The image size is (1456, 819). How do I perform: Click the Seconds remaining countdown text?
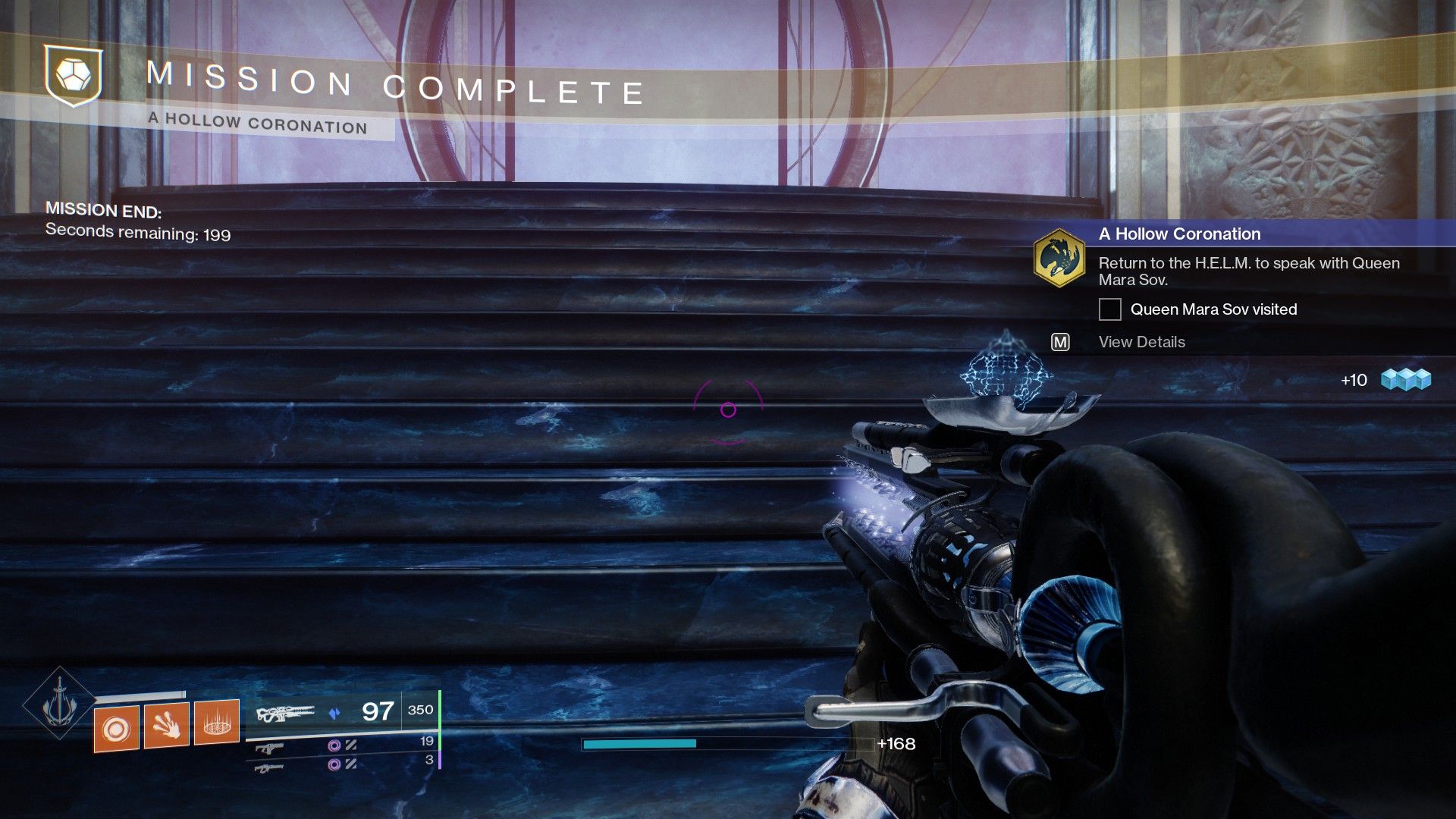tap(139, 234)
